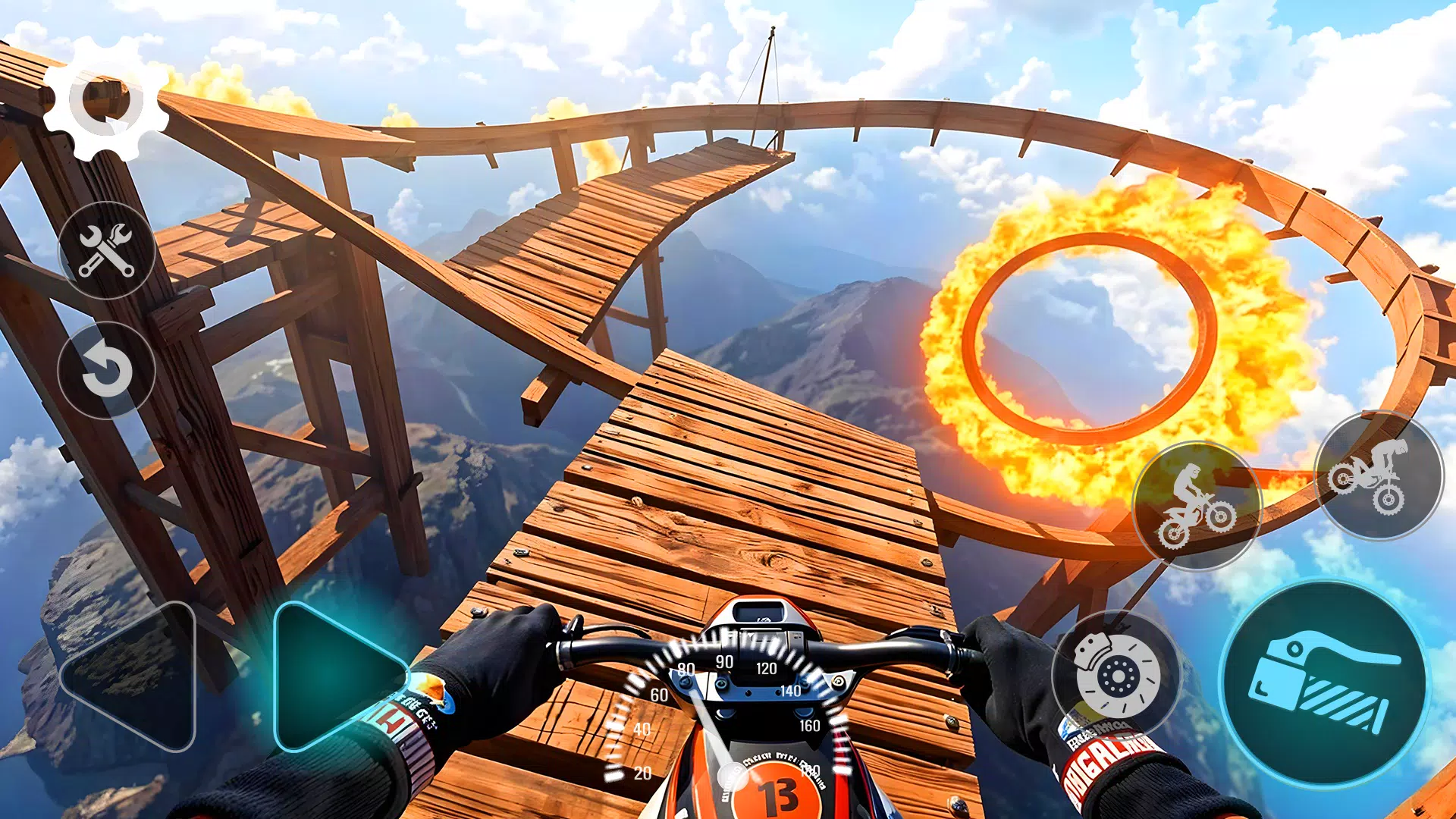Viewport: 1456px width, 819px height.
Task: Tap the wrench and screwdriver repair button
Action: pyautogui.click(x=107, y=250)
